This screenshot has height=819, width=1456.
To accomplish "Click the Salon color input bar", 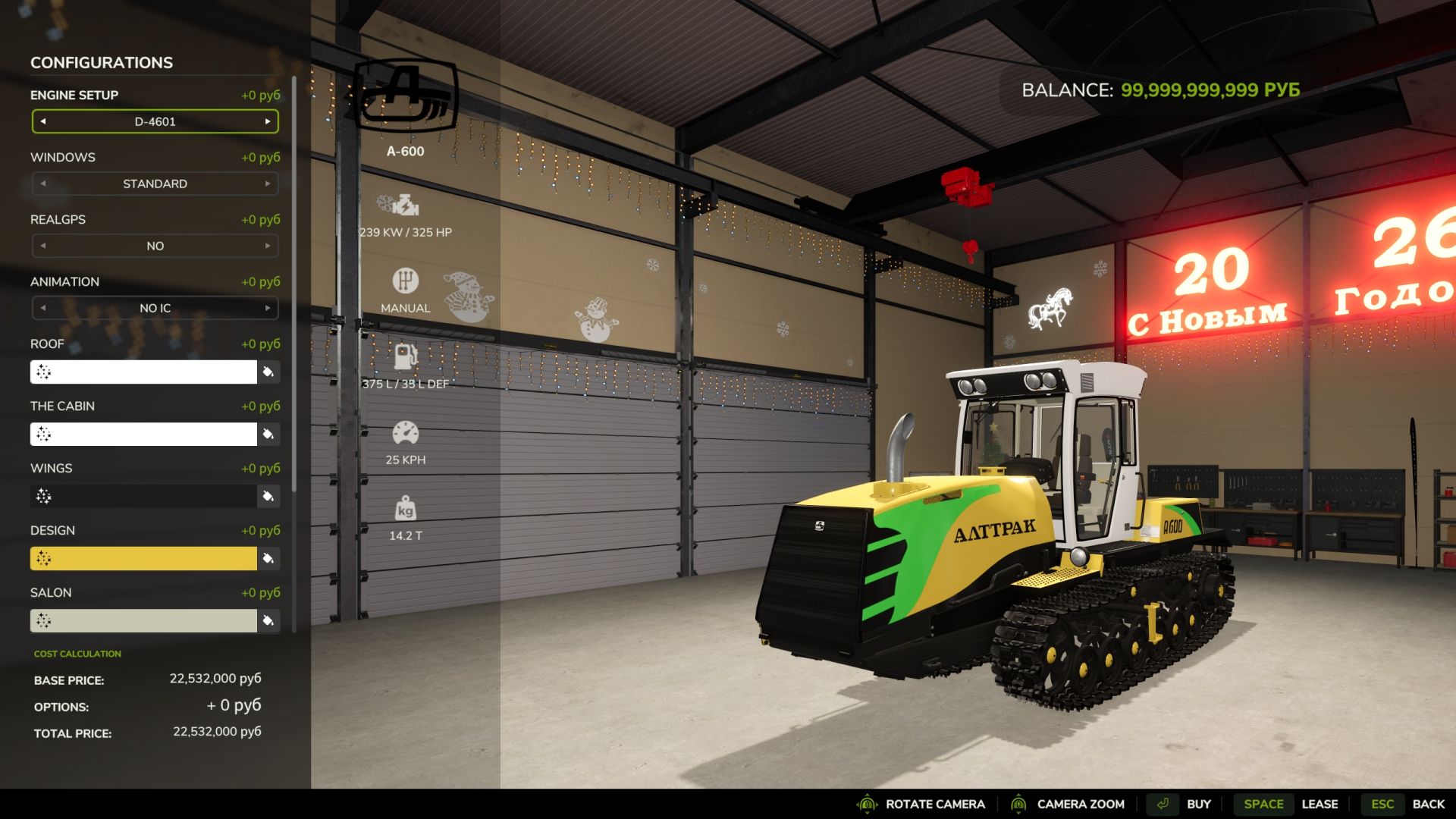I will pos(144,620).
